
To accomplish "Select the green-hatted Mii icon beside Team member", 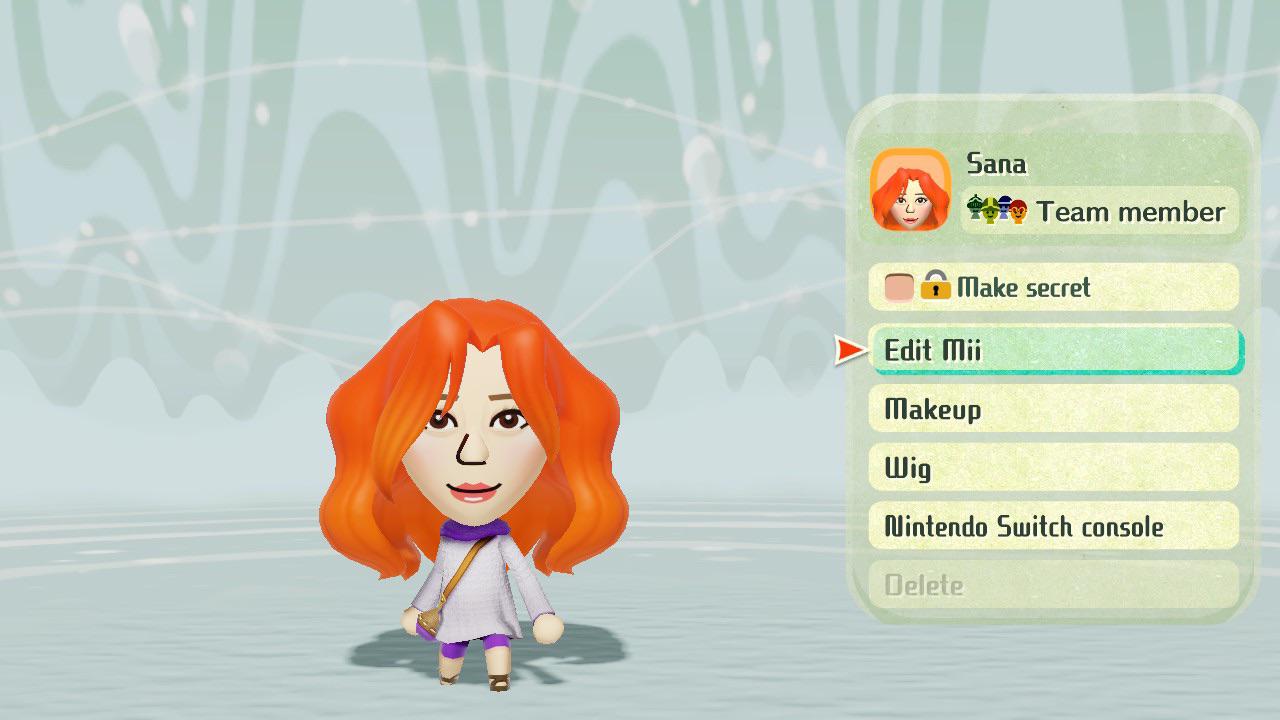I will click(x=989, y=212).
